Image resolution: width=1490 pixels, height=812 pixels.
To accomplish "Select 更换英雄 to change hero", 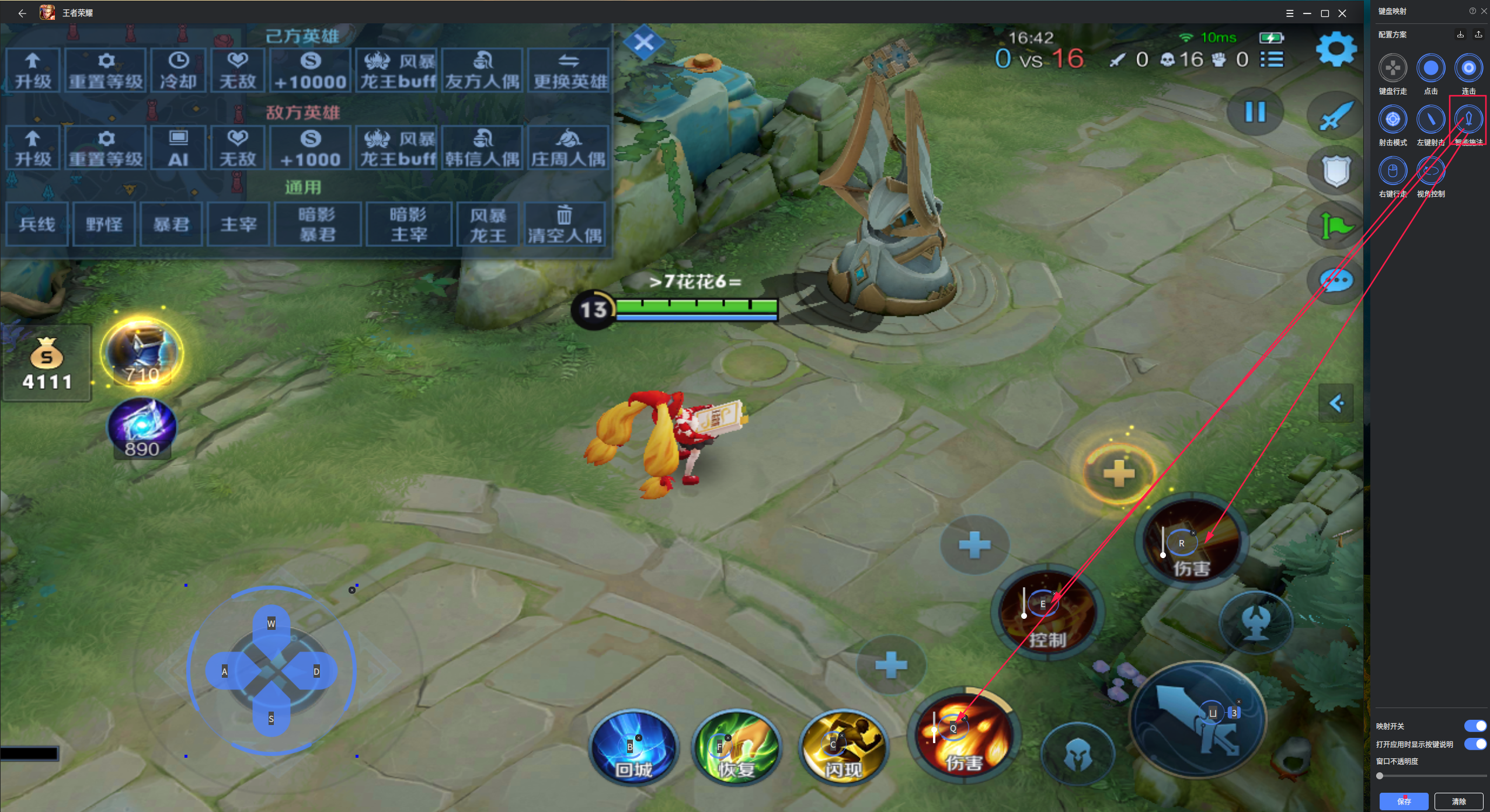I will pyautogui.click(x=569, y=71).
